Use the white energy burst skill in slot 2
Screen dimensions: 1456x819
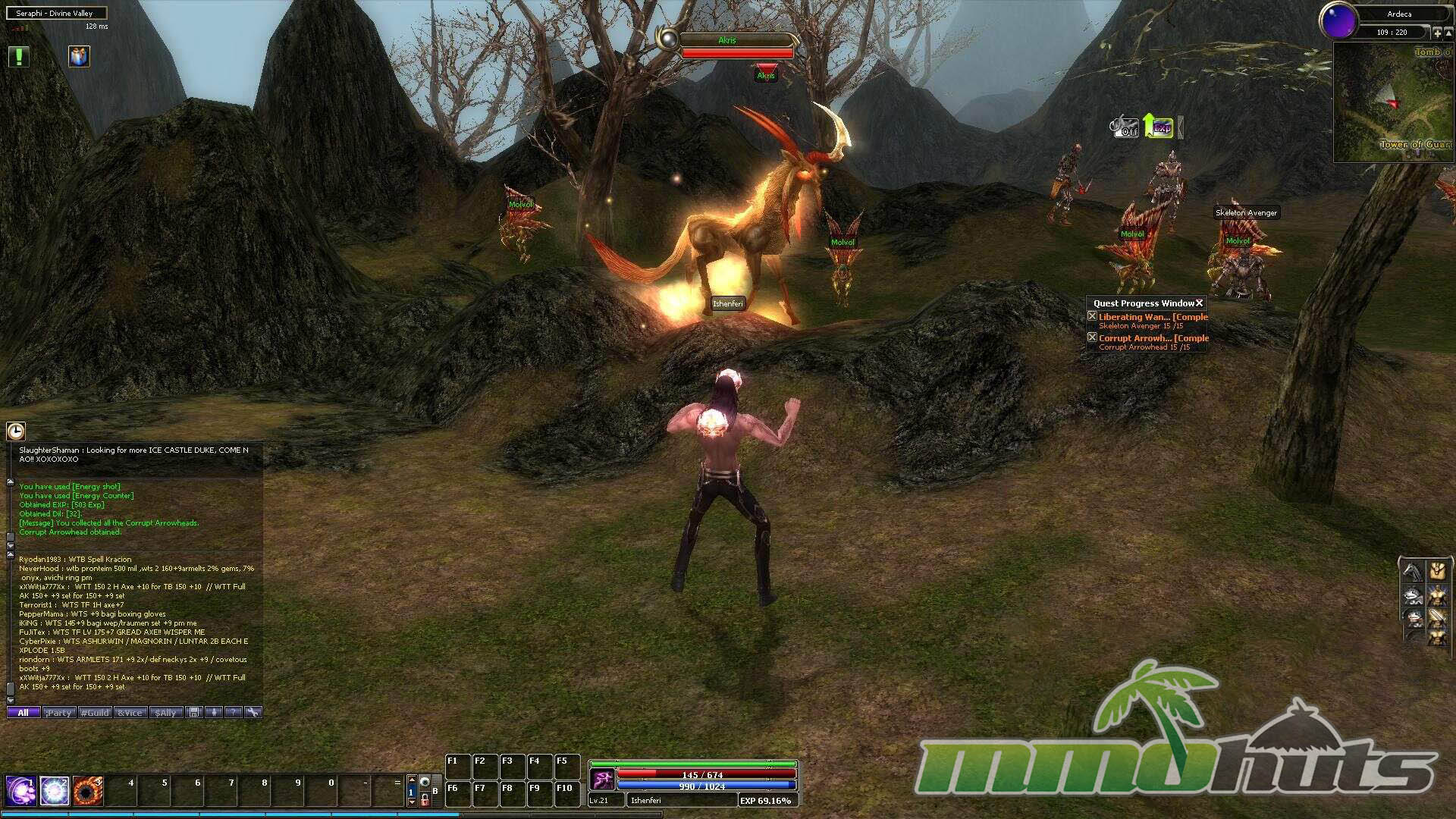click(55, 791)
